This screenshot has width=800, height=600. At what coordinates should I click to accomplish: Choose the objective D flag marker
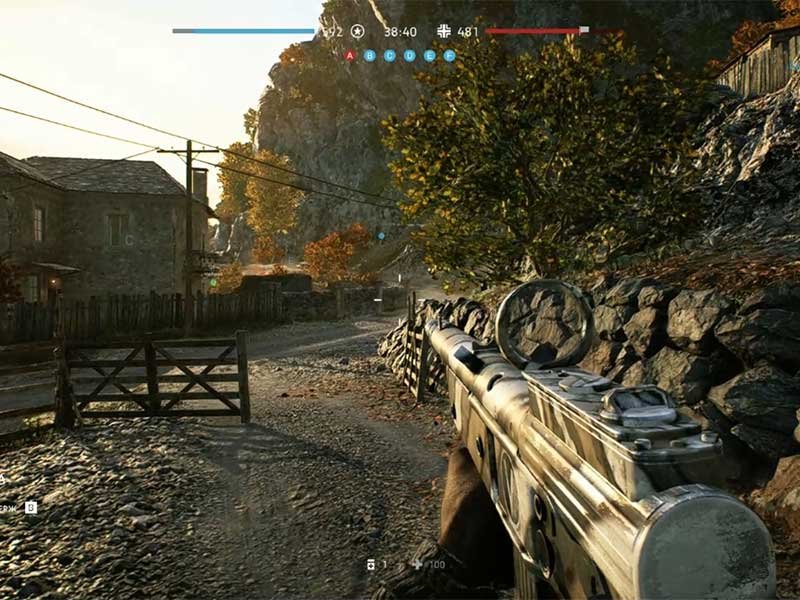point(410,56)
